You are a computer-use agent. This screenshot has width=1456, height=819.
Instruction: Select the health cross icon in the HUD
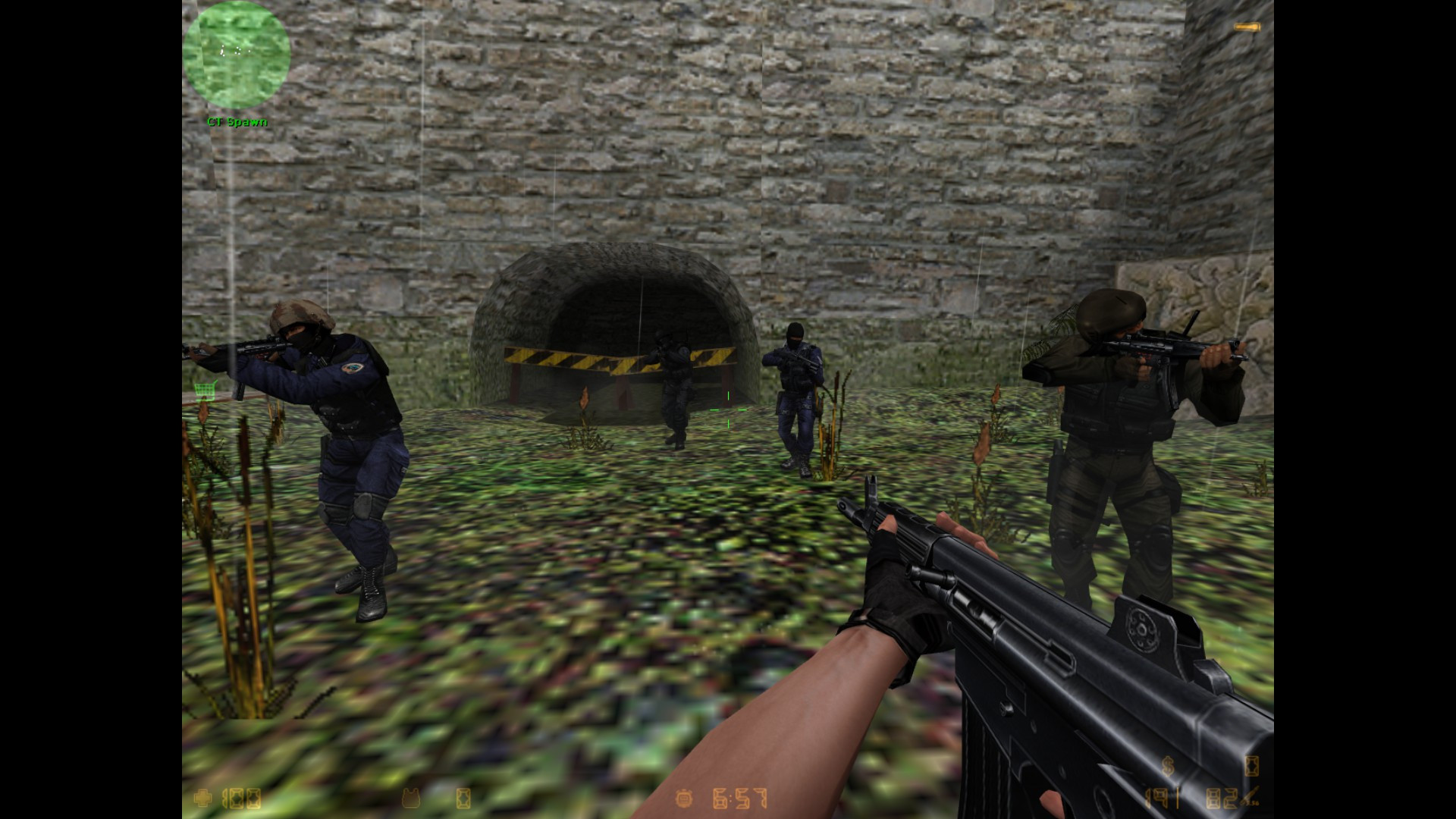[202, 796]
